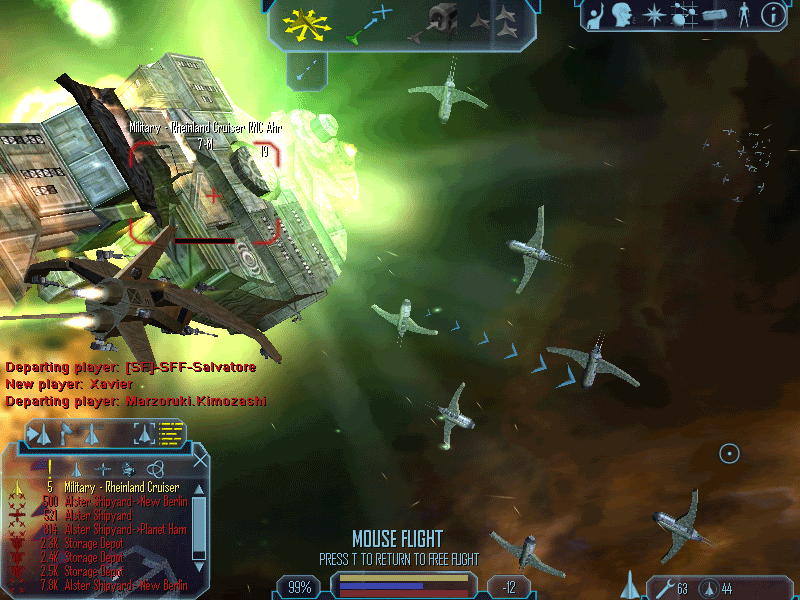Close the contact list panel
The width and height of the screenshot is (800, 600).
[200, 461]
